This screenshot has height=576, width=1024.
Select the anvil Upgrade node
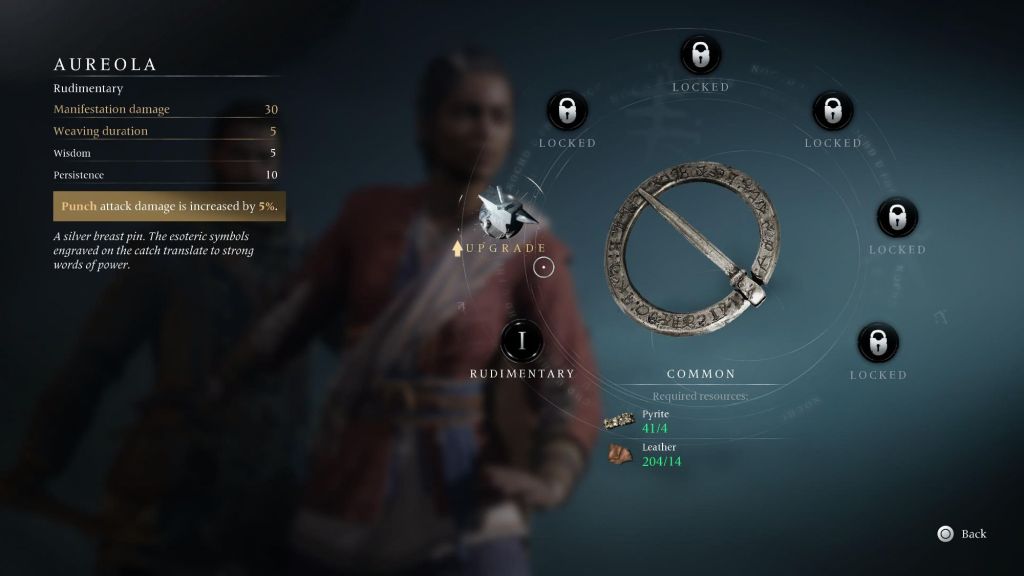pyautogui.click(x=501, y=212)
